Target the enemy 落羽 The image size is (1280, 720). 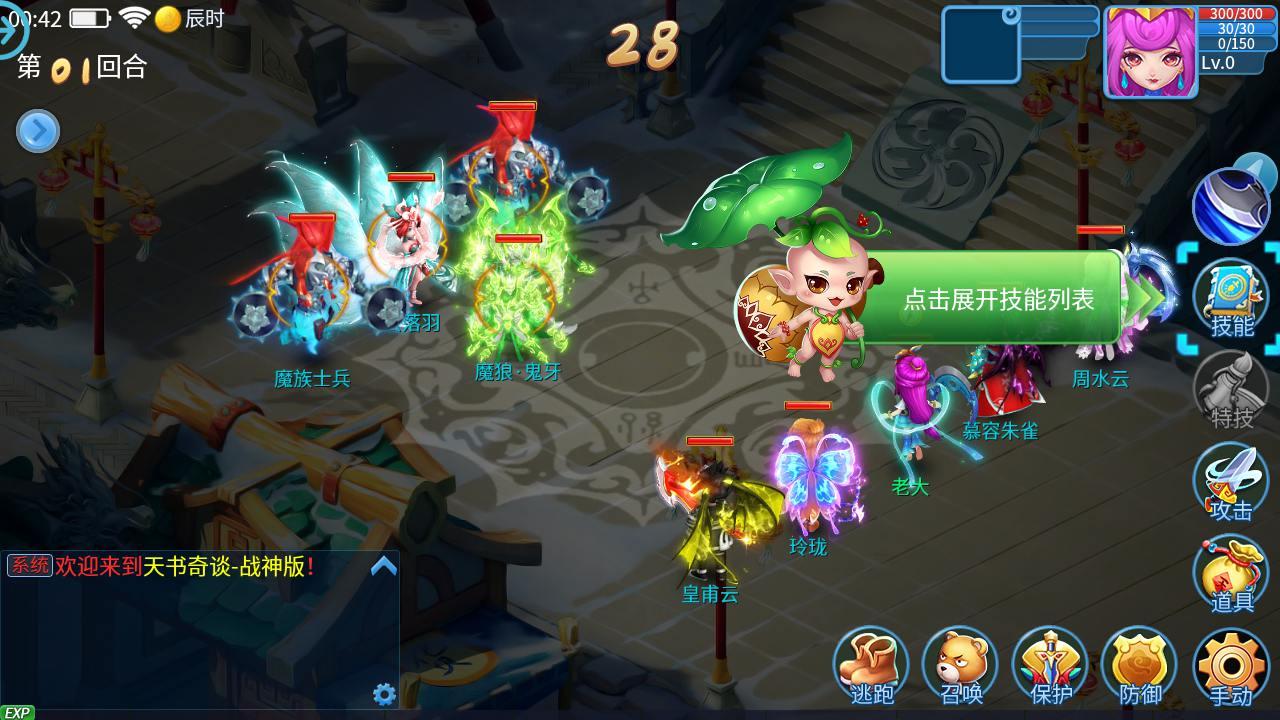tap(411, 250)
